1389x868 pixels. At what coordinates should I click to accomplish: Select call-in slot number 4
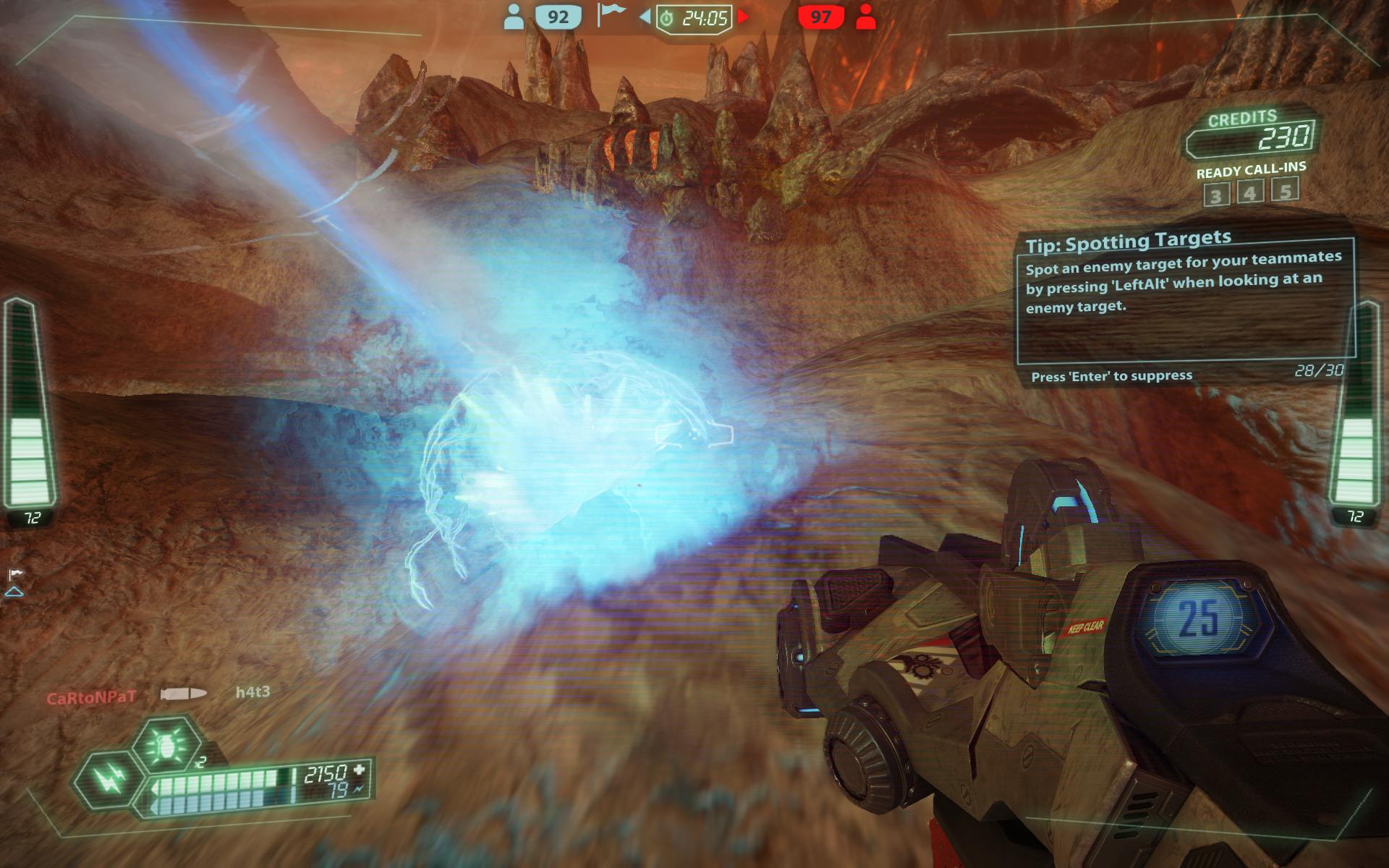pyautogui.click(x=1251, y=192)
